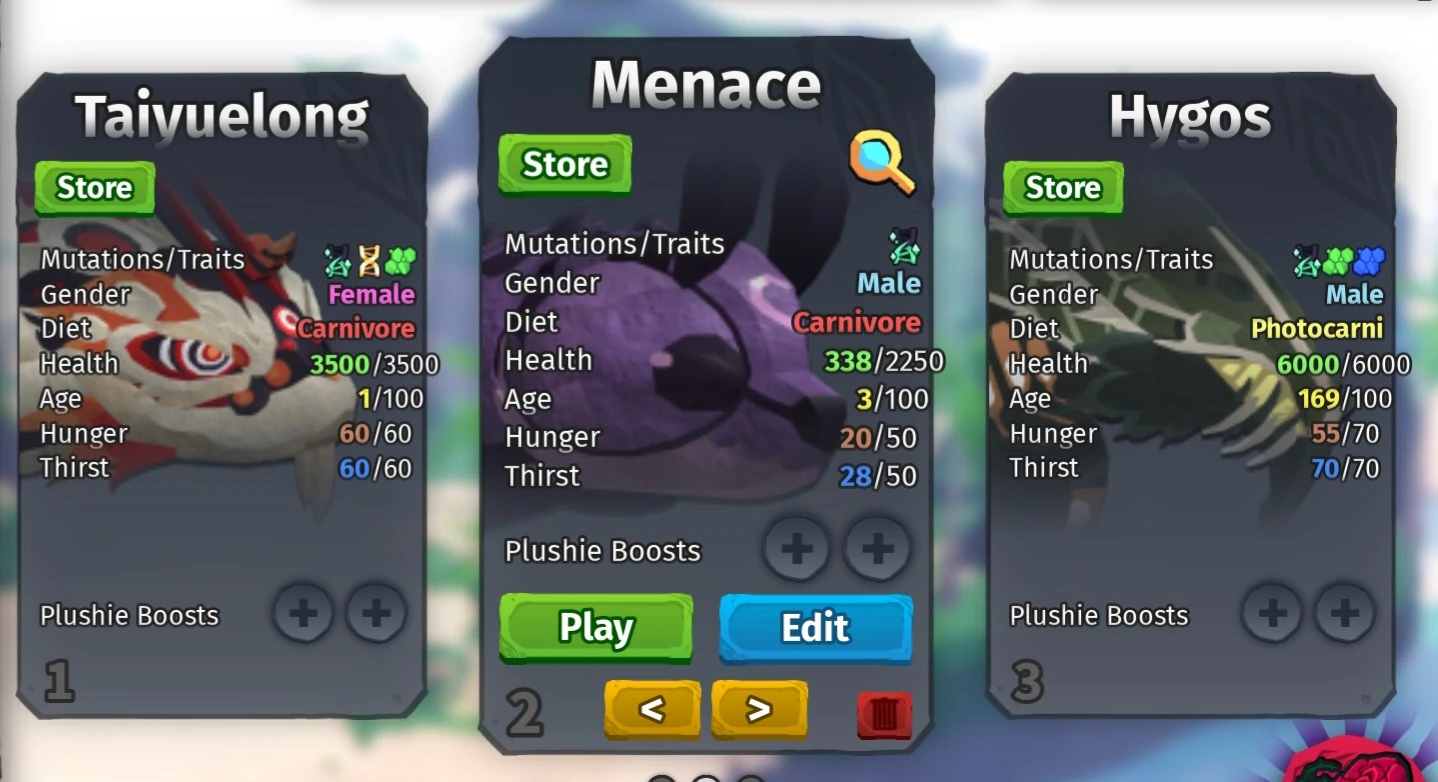Store the Menace creature
Viewport: 1438px width, 782px height.
[563, 164]
